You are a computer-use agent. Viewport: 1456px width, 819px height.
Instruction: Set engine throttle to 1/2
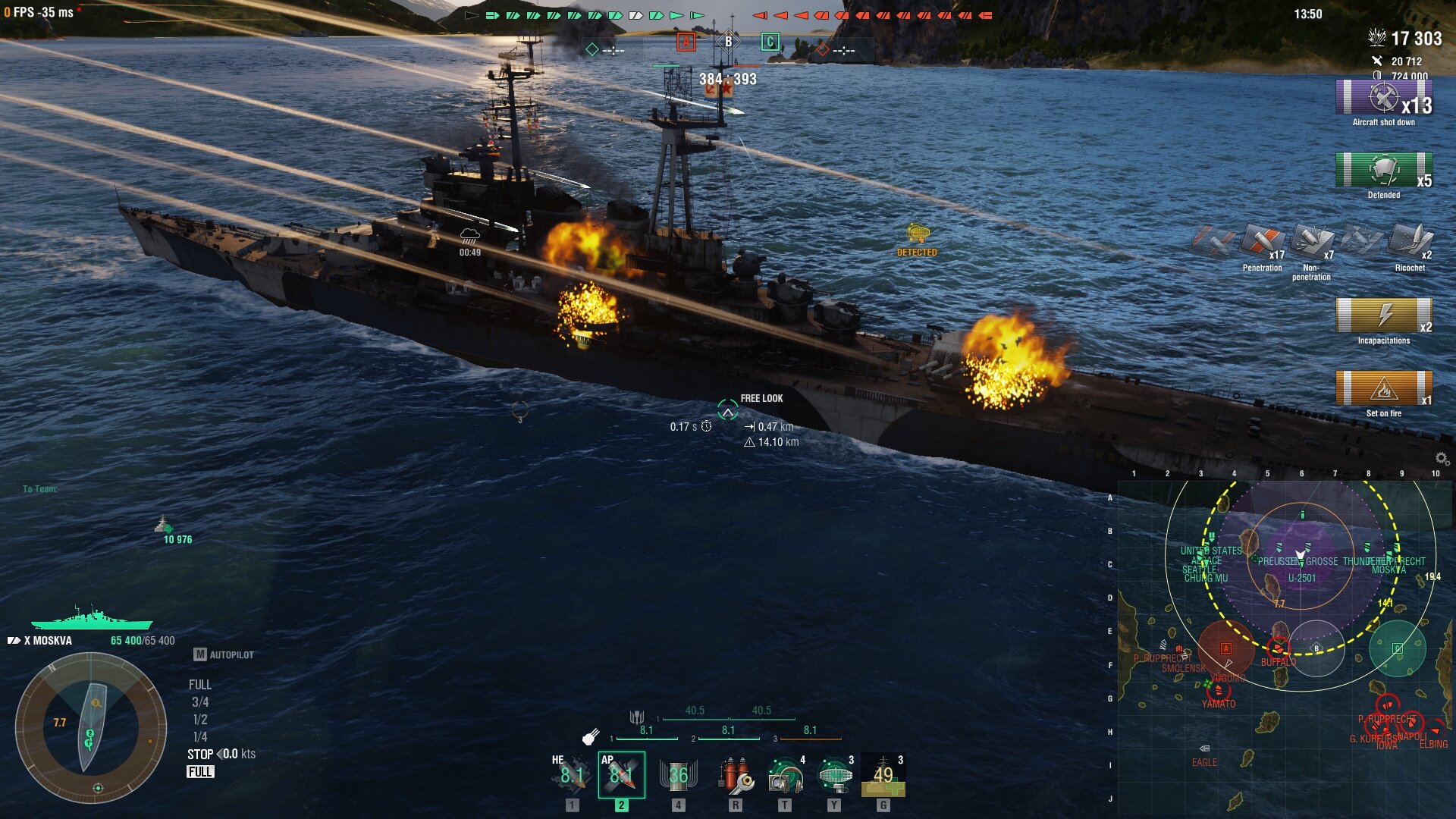click(x=200, y=720)
